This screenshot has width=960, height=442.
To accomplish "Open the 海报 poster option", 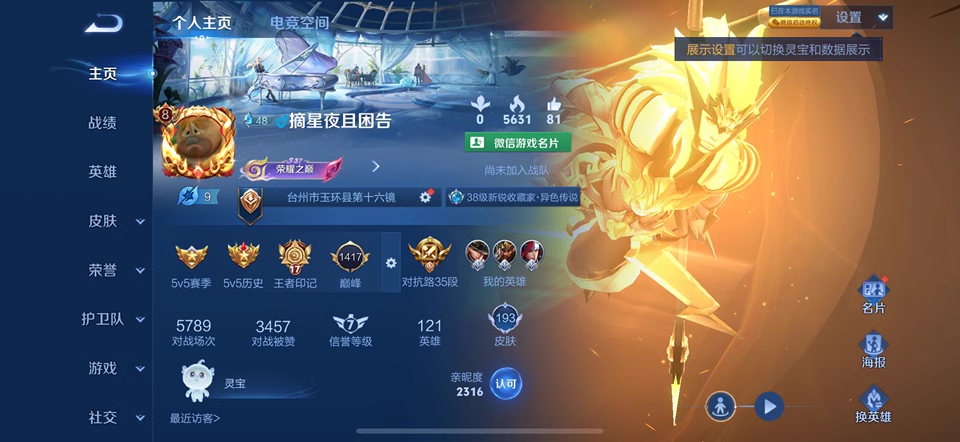I will (873, 350).
